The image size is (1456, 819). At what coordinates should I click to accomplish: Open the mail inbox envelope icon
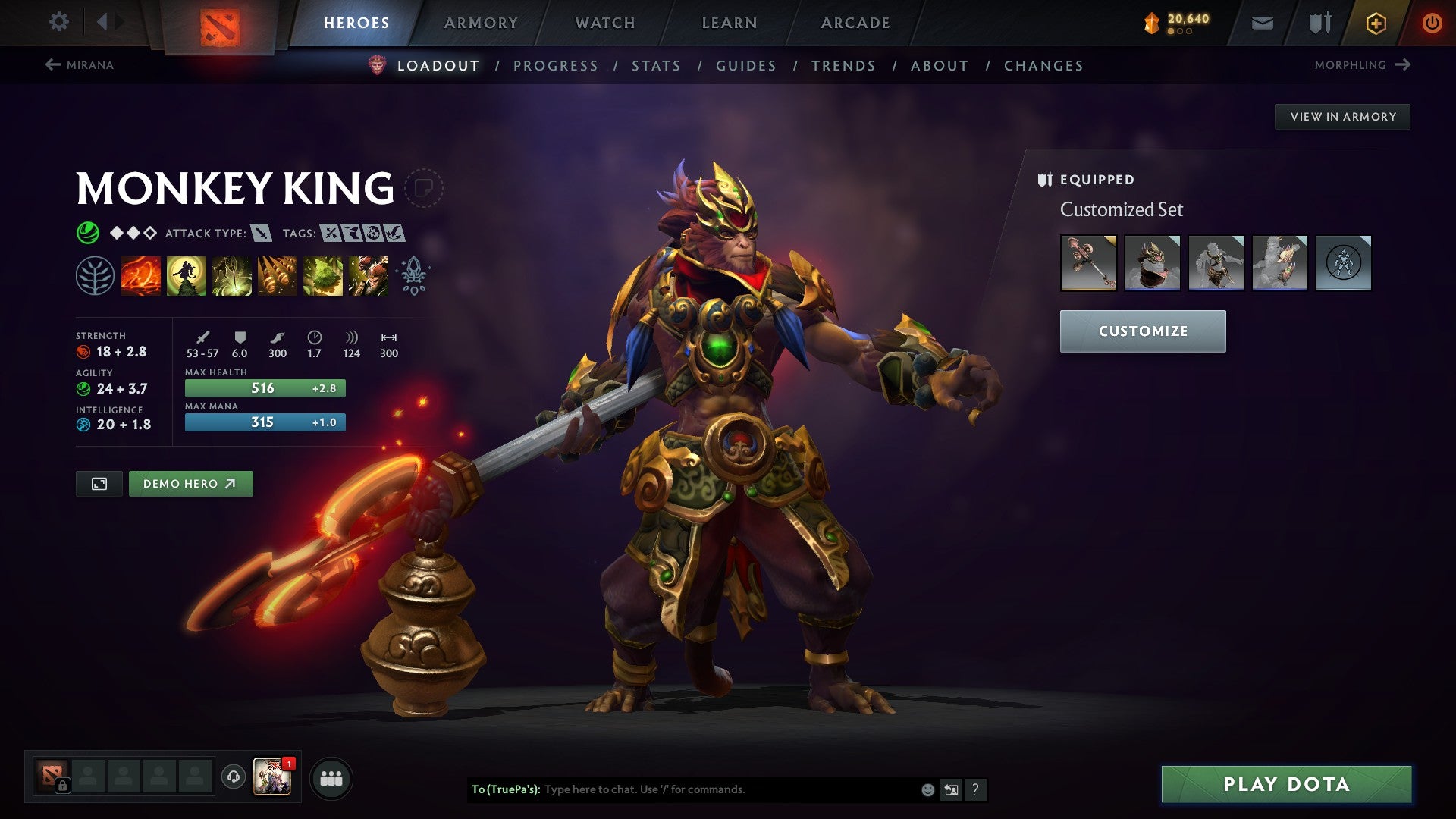[1262, 22]
